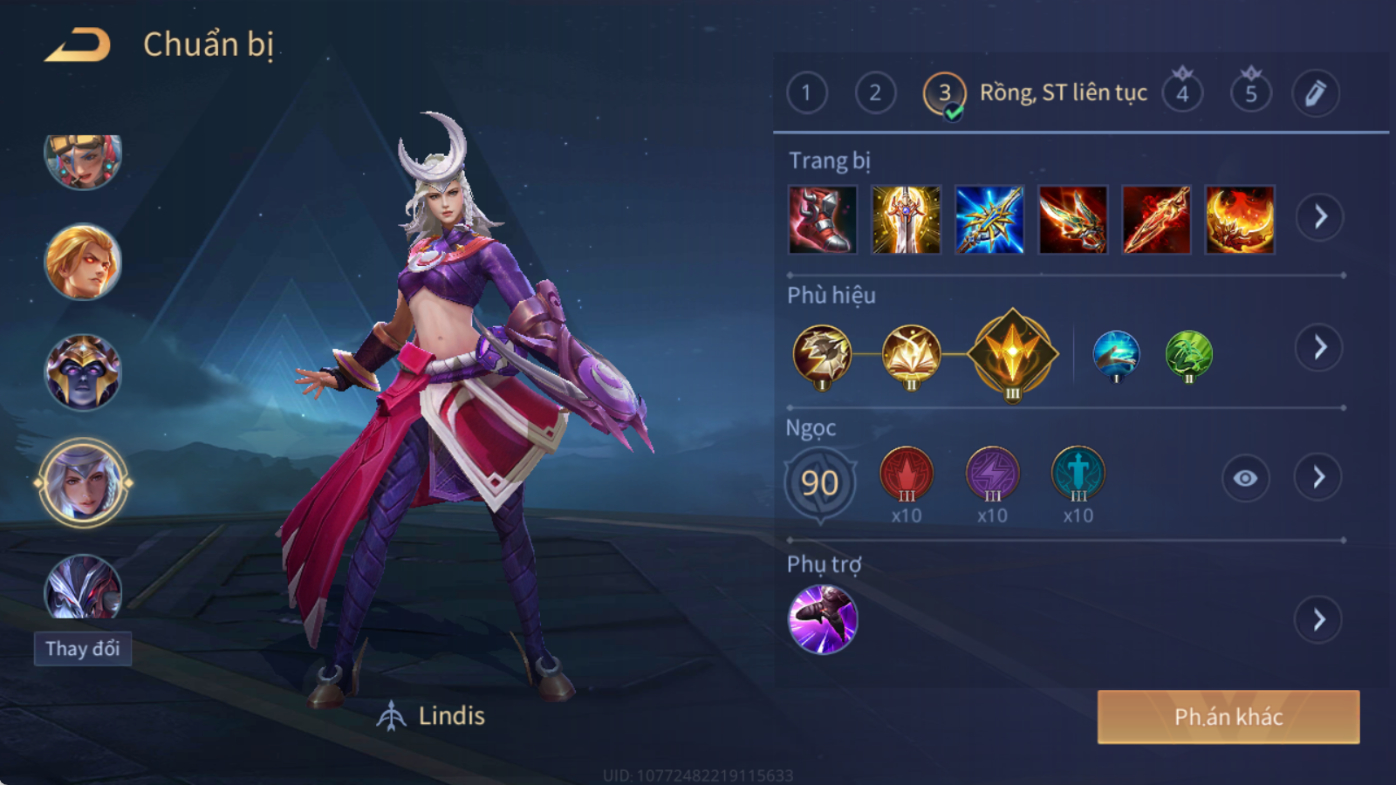Viewport: 1396px width, 785px height.
Task: Click the Thay đổi change button
Action: coord(82,649)
